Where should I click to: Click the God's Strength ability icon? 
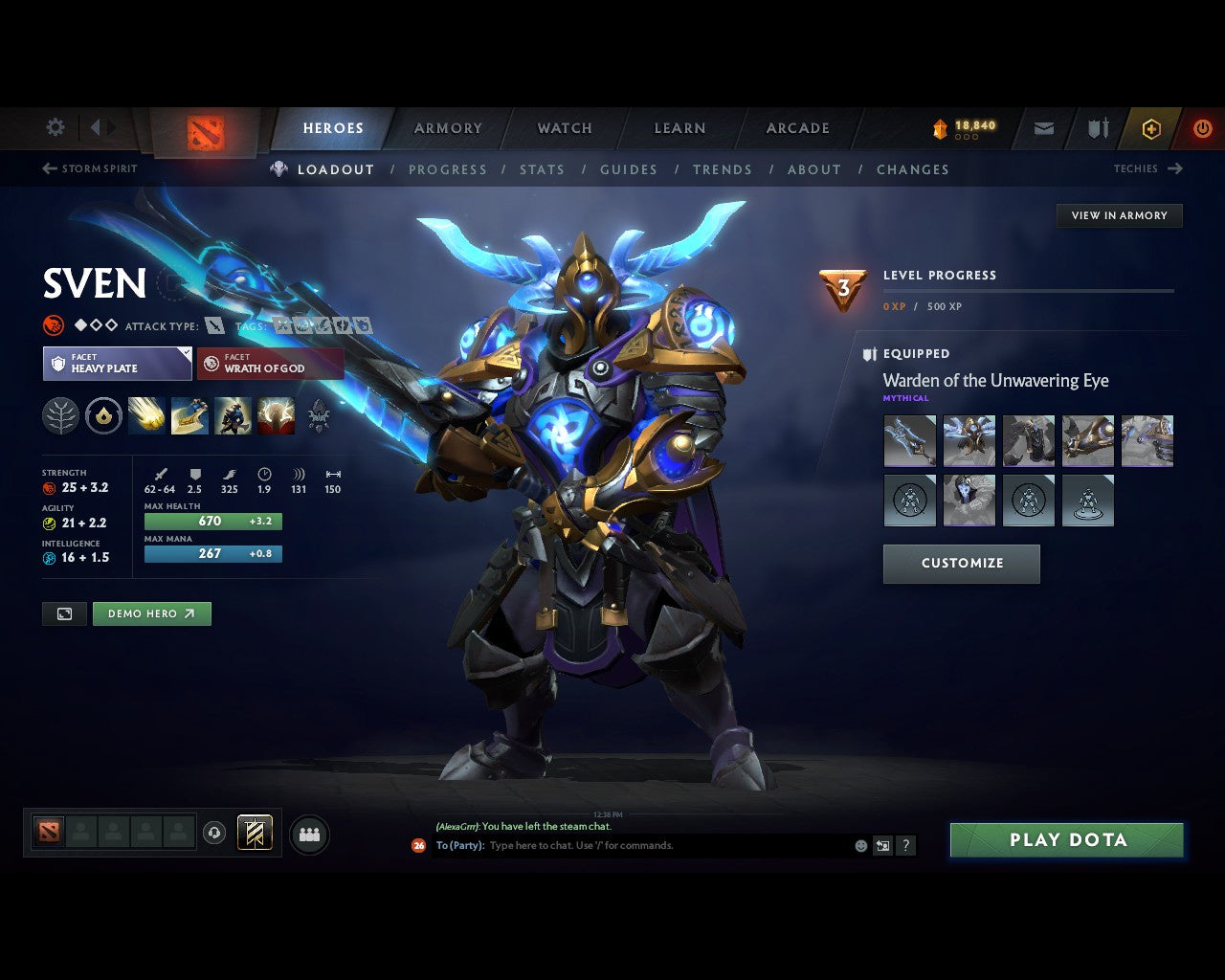(x=276, y=416)
